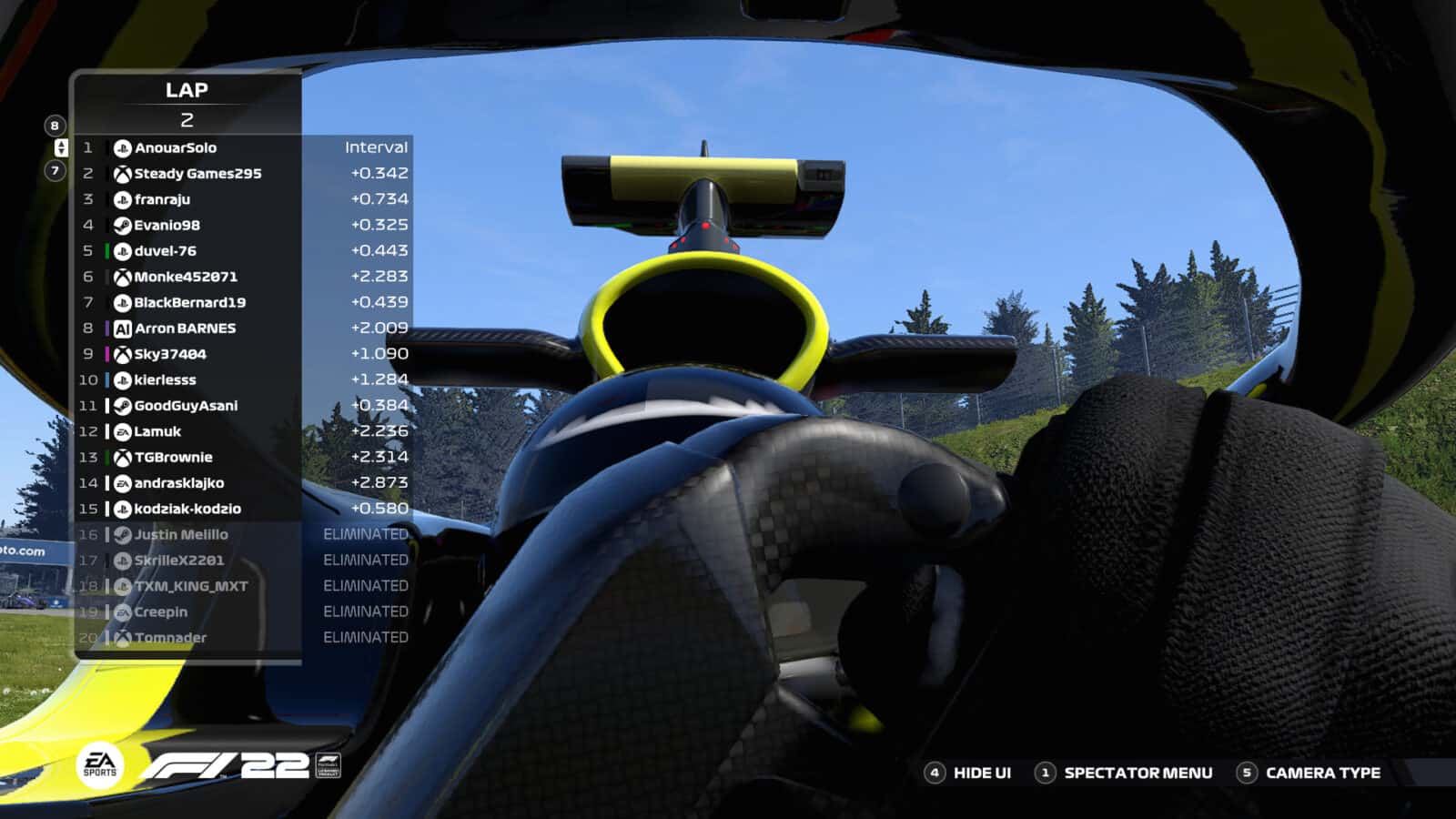This screenshot has height=819, width=1456.
Task: Select the Steam platform icon beside Evanio98
Action: [x=121, y=224]
